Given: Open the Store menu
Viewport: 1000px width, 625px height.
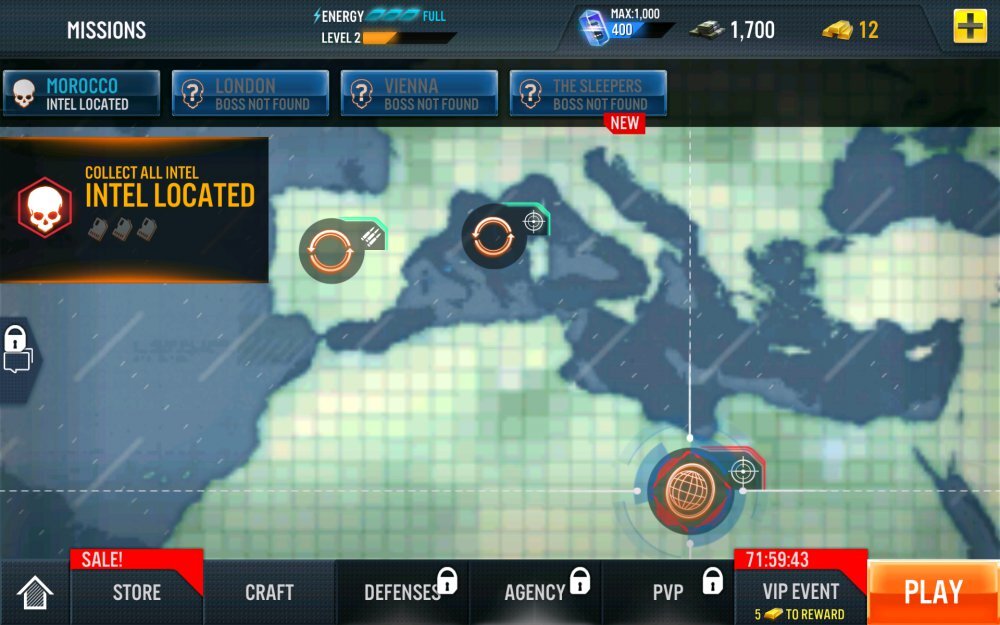Looking at the screenshot, I should coord(137,592).
